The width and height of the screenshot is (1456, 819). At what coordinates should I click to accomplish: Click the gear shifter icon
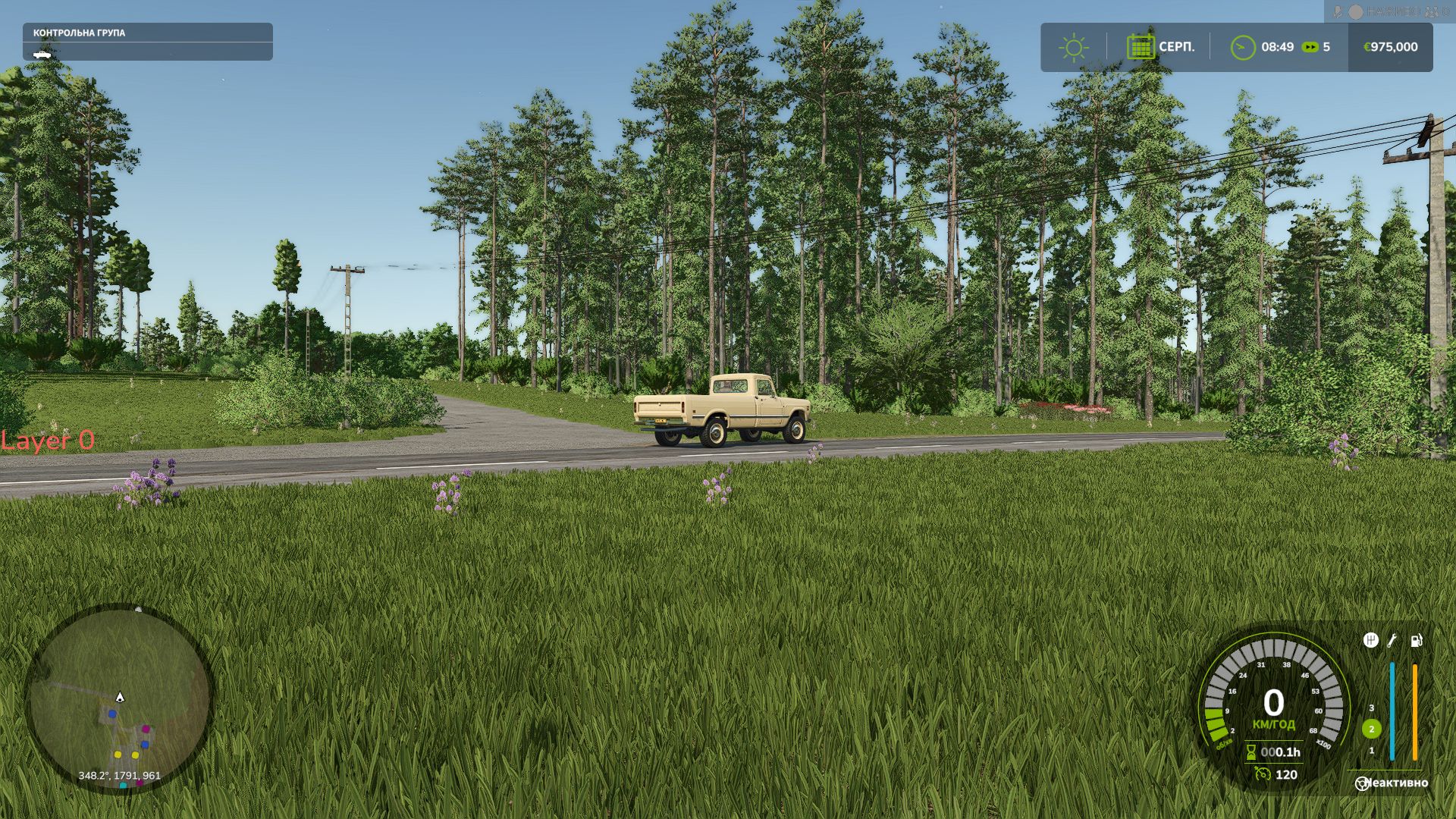pos(1371,640)
